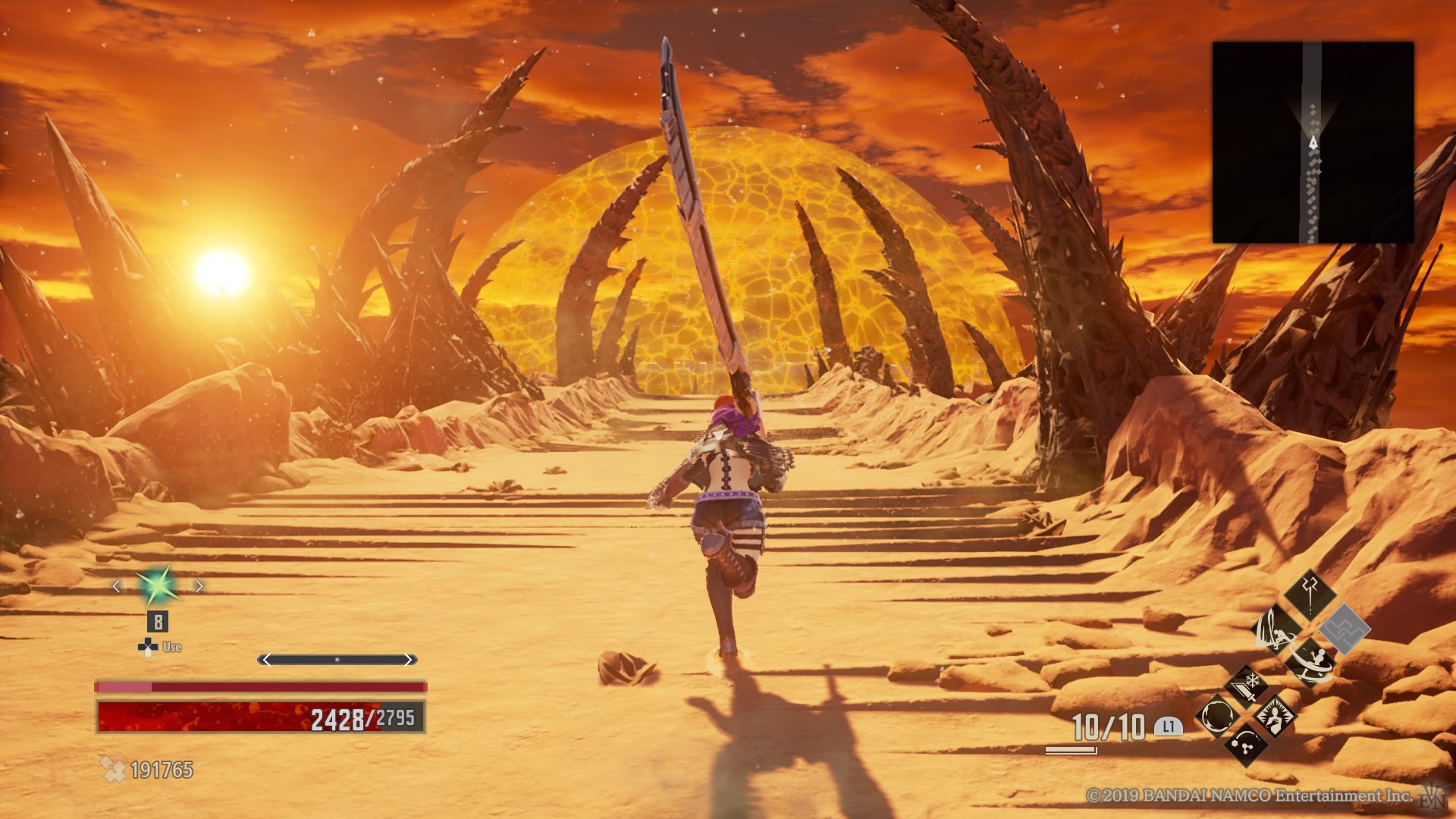
Task: Click the right chevron on the weapon switch gauge
Action: coord(409,659)
